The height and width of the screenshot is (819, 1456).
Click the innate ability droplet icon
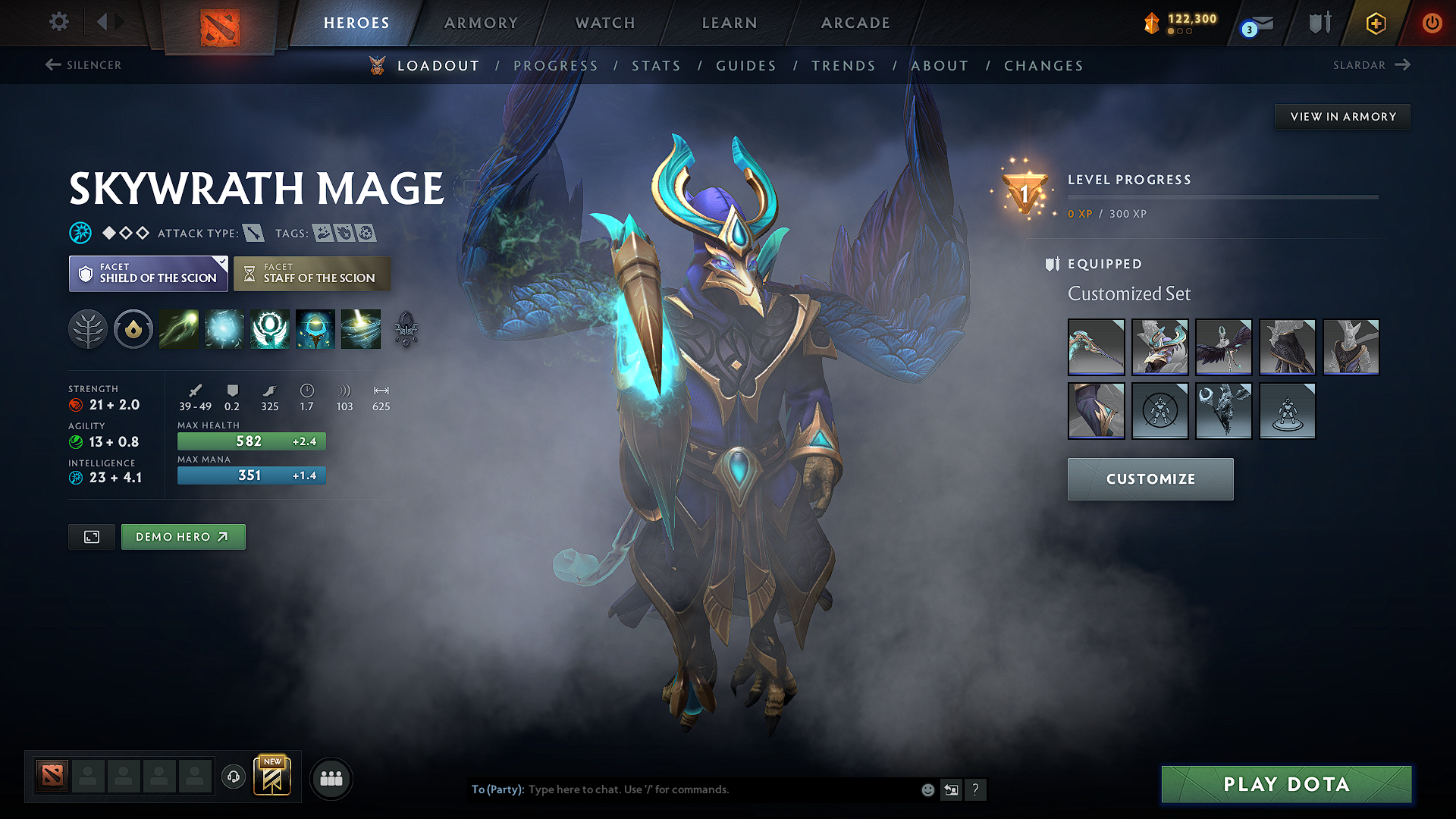[133, 329]
